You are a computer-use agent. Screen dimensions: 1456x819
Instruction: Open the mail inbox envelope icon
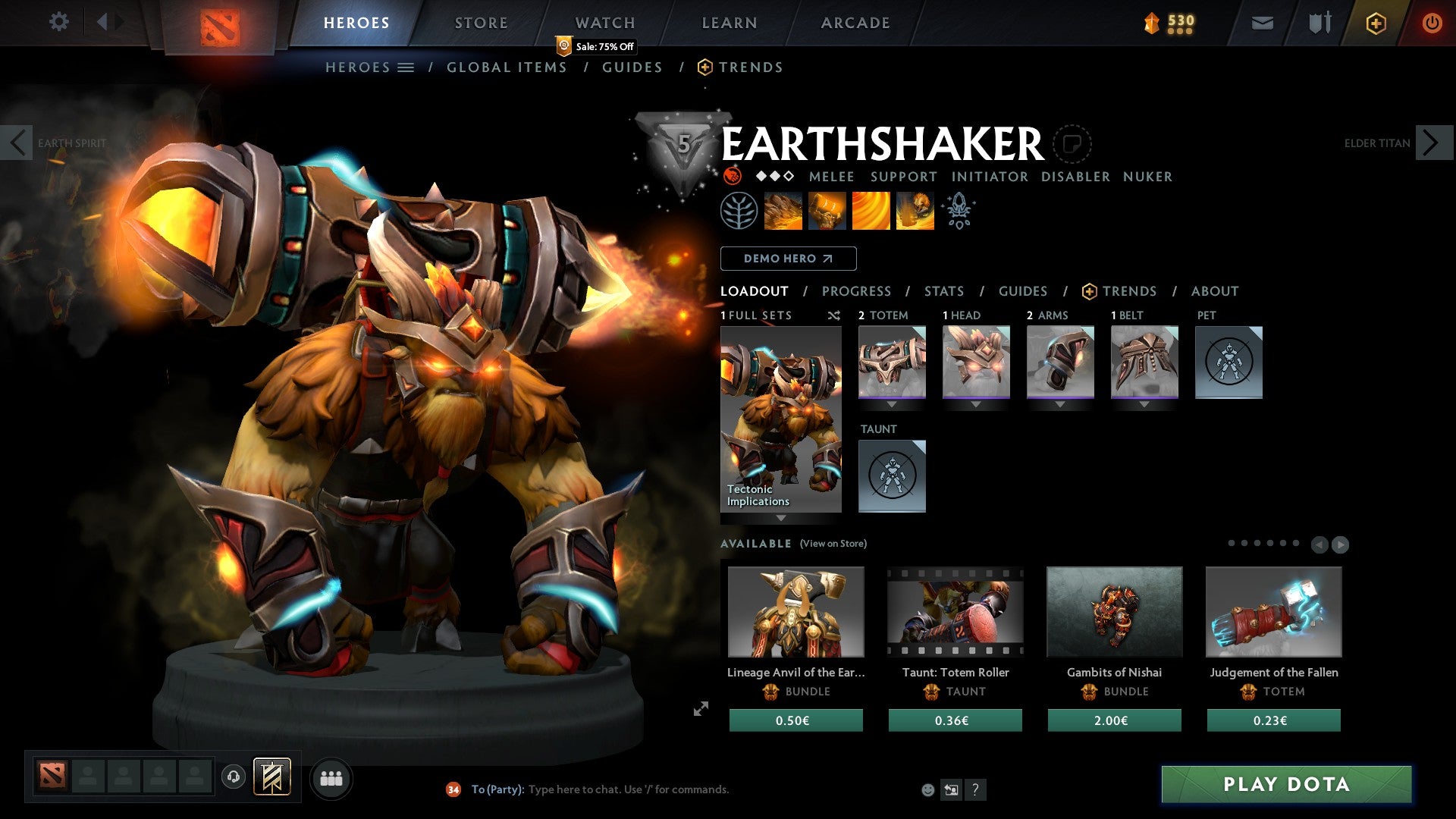(1262, 23)
